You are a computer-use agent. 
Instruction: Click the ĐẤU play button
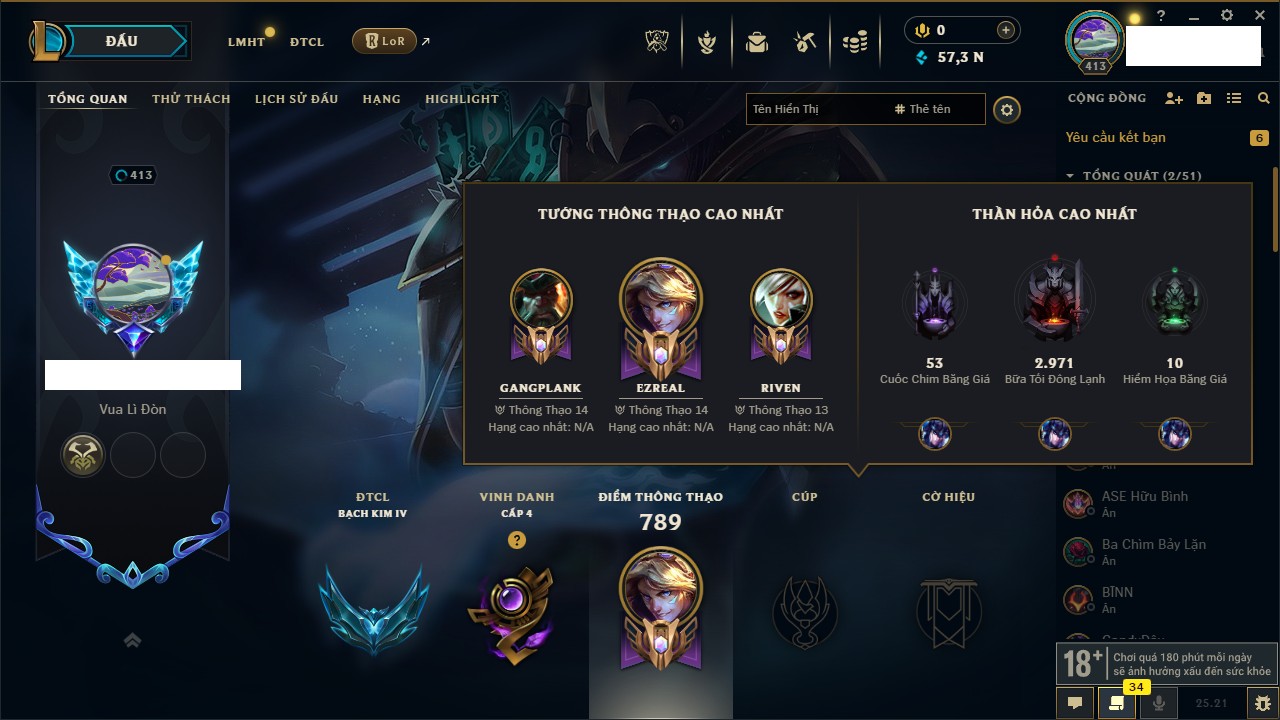click(121, 41)
